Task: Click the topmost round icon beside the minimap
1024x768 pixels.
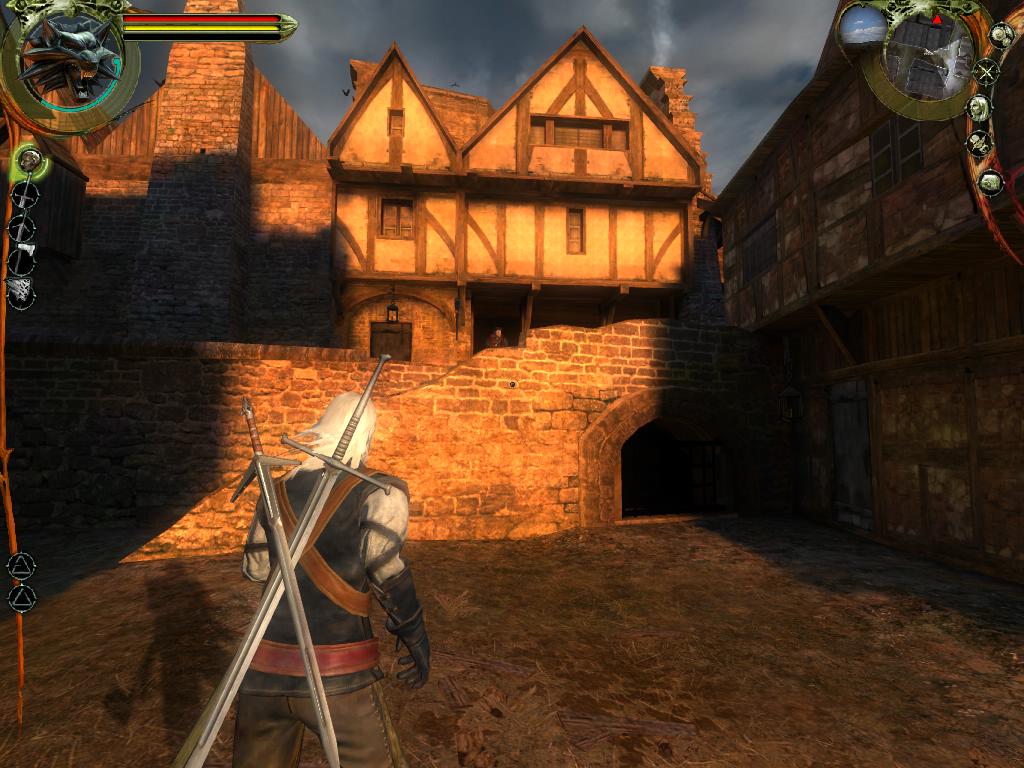Action: 1000,34
